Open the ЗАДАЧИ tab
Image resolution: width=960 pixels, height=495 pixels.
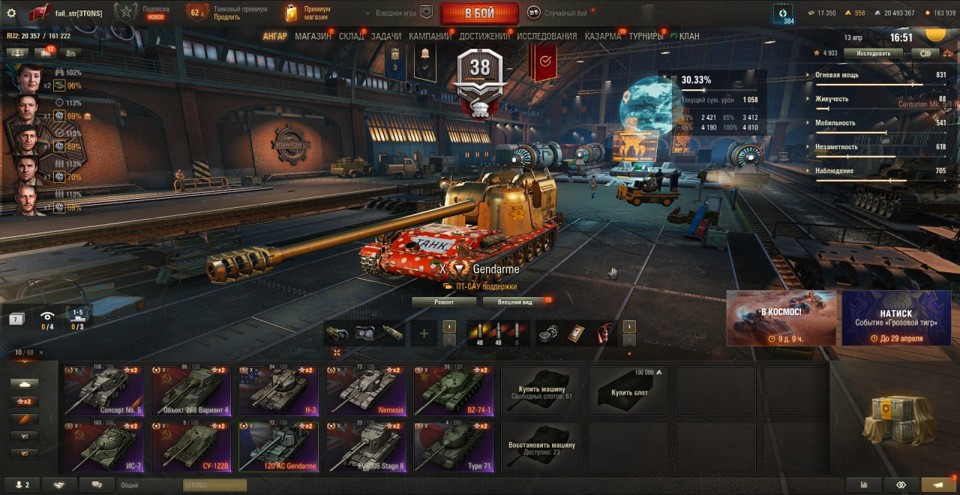click(x=386, y=36)
